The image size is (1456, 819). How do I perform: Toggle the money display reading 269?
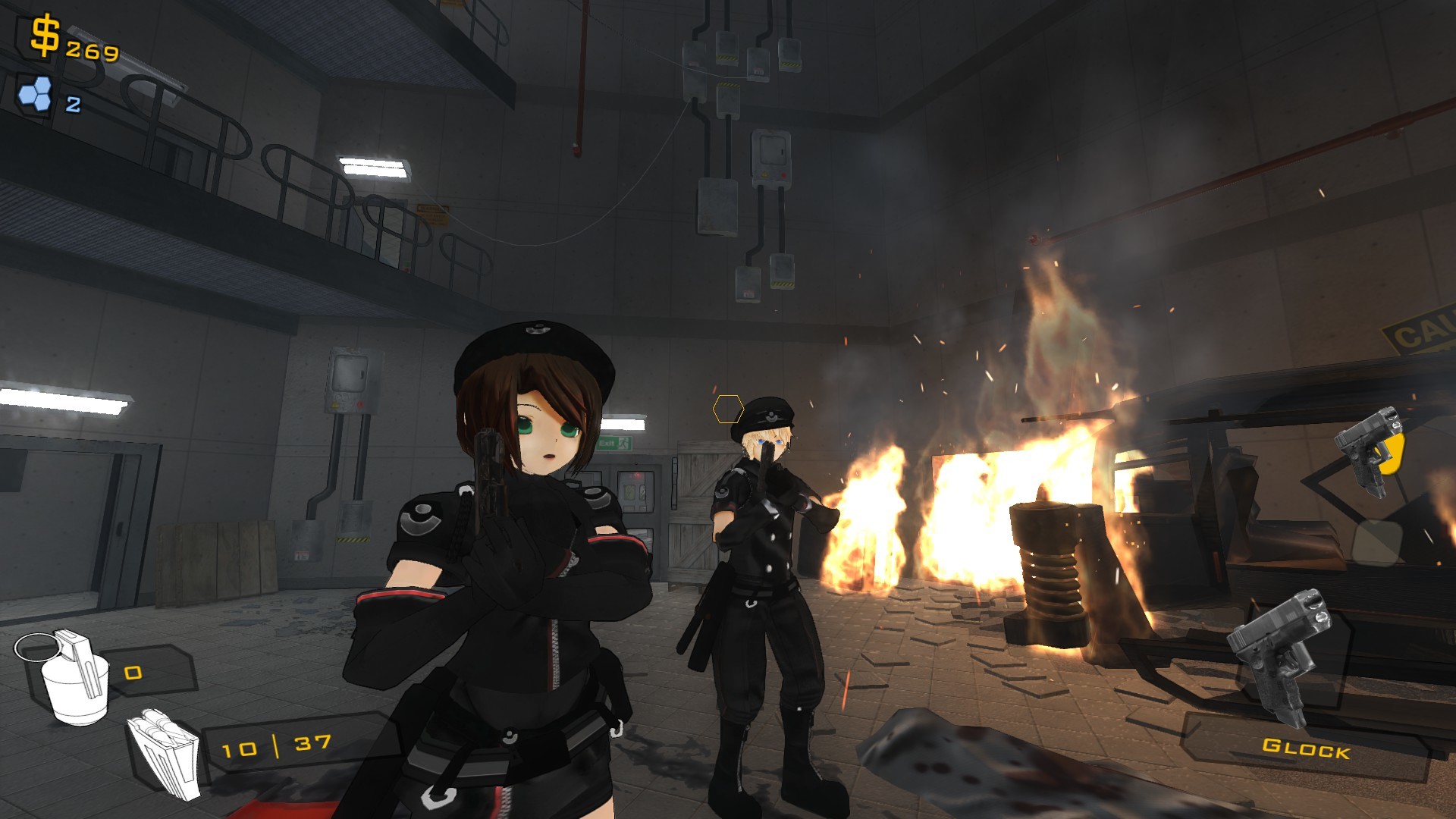tap(91, 52)
